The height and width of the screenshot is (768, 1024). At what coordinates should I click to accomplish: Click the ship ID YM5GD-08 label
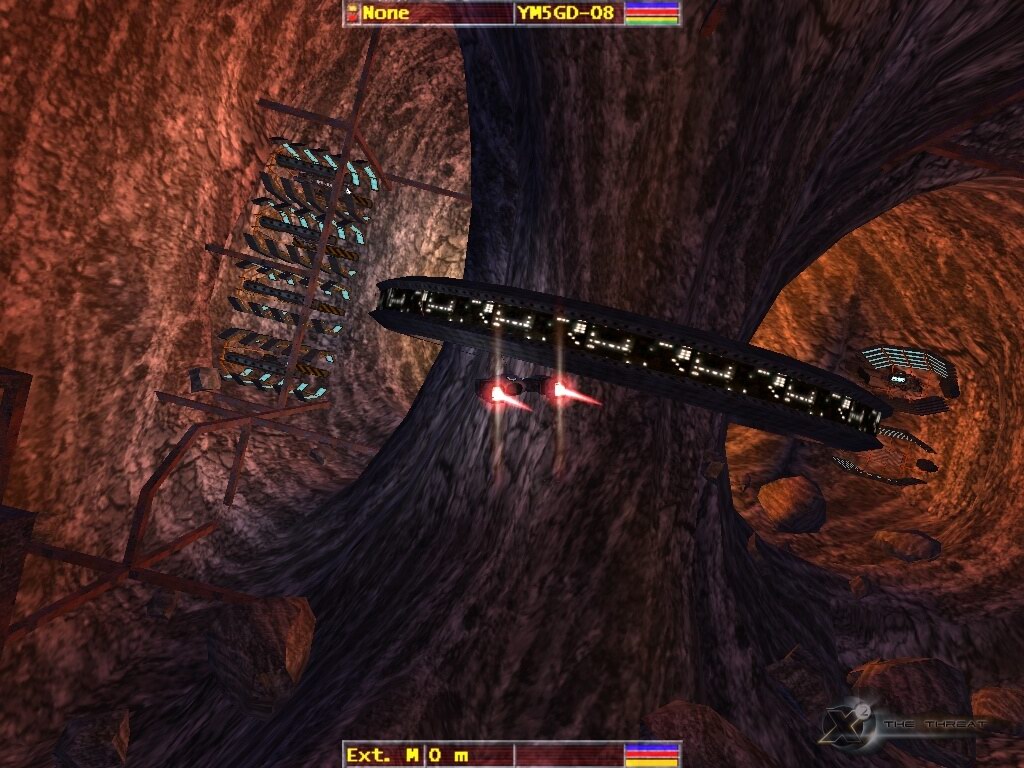pos(565,13)
